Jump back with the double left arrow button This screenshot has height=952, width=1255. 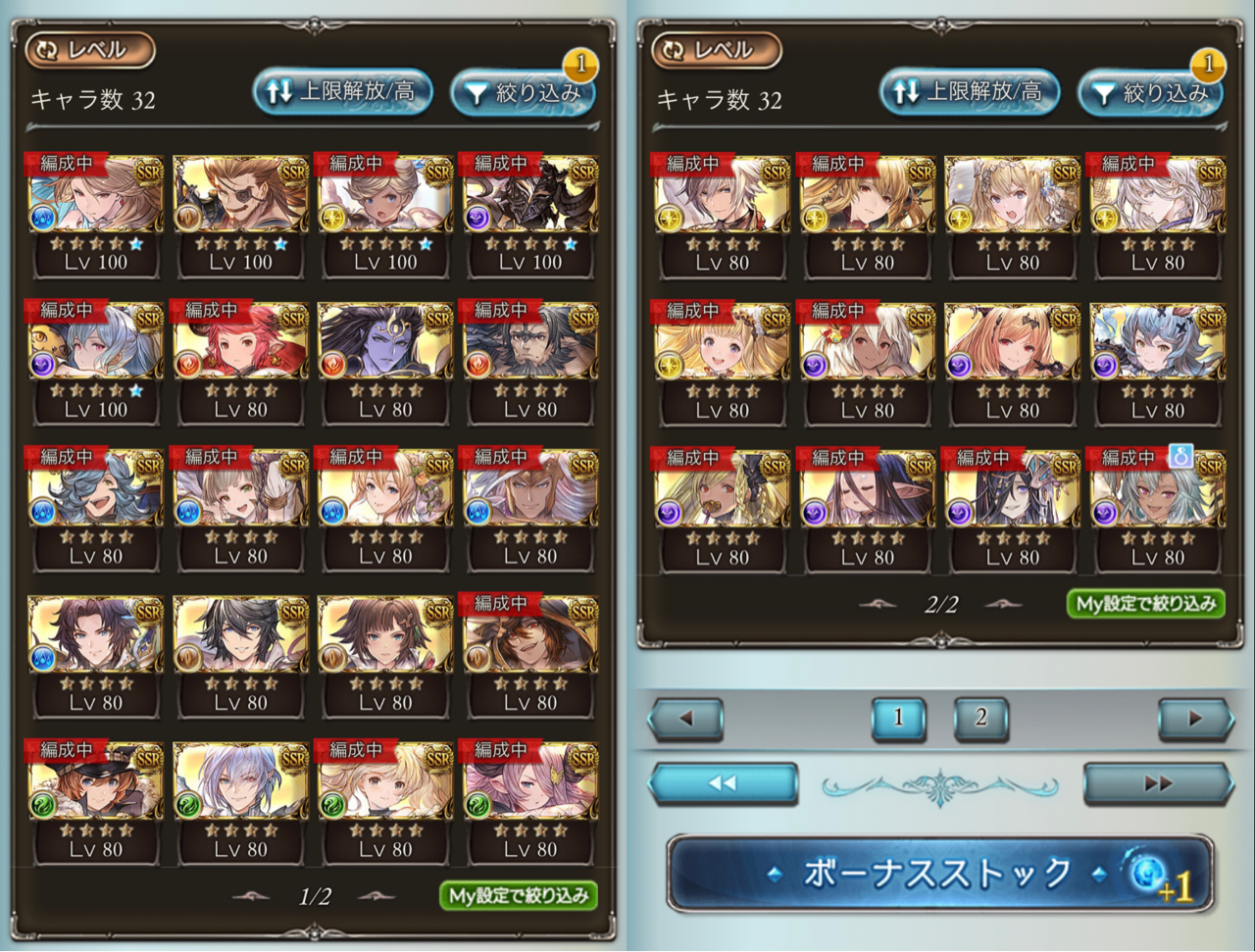click(723, 783)
